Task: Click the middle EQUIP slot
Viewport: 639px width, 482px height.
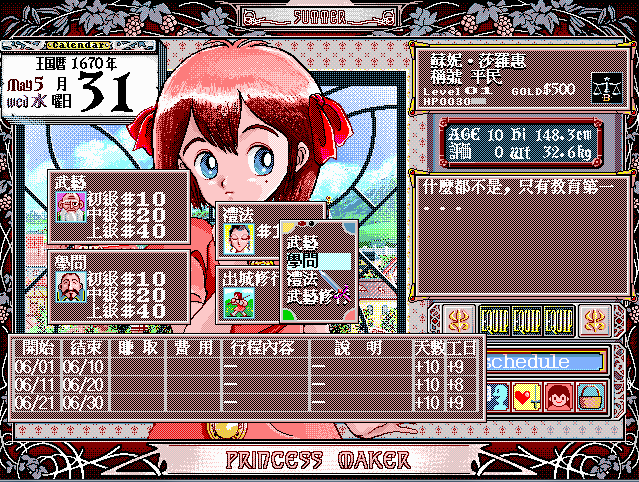Action: (x=527, y=321)
